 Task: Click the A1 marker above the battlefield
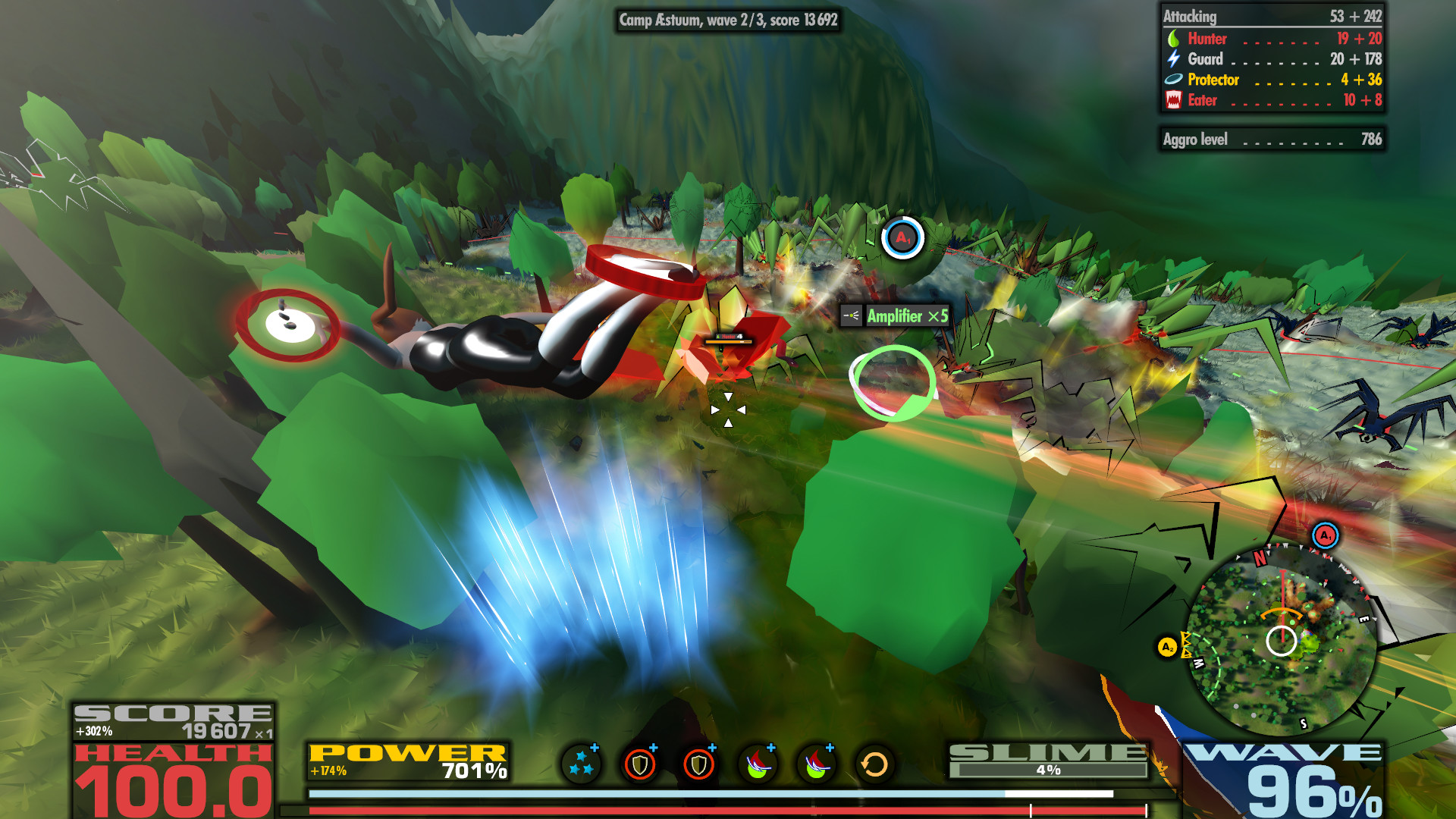(x=901, y=237)
